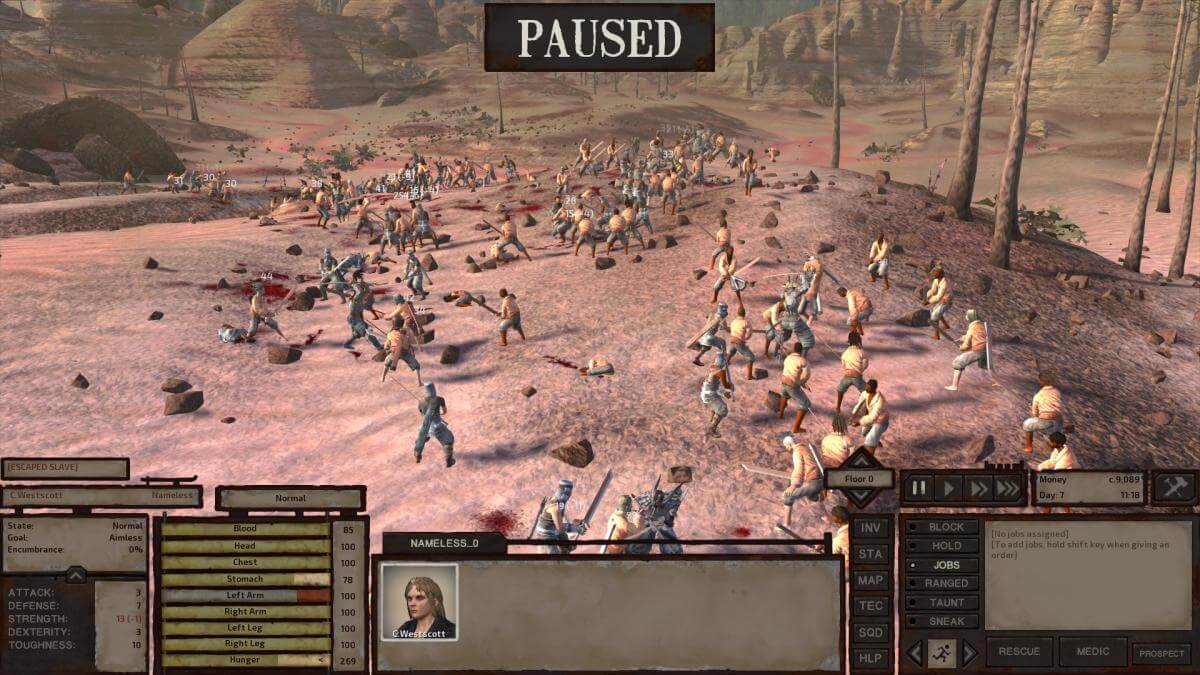Open the STA stats panel
Screen dimensions: 1200x675
click(x=871, y=554)
